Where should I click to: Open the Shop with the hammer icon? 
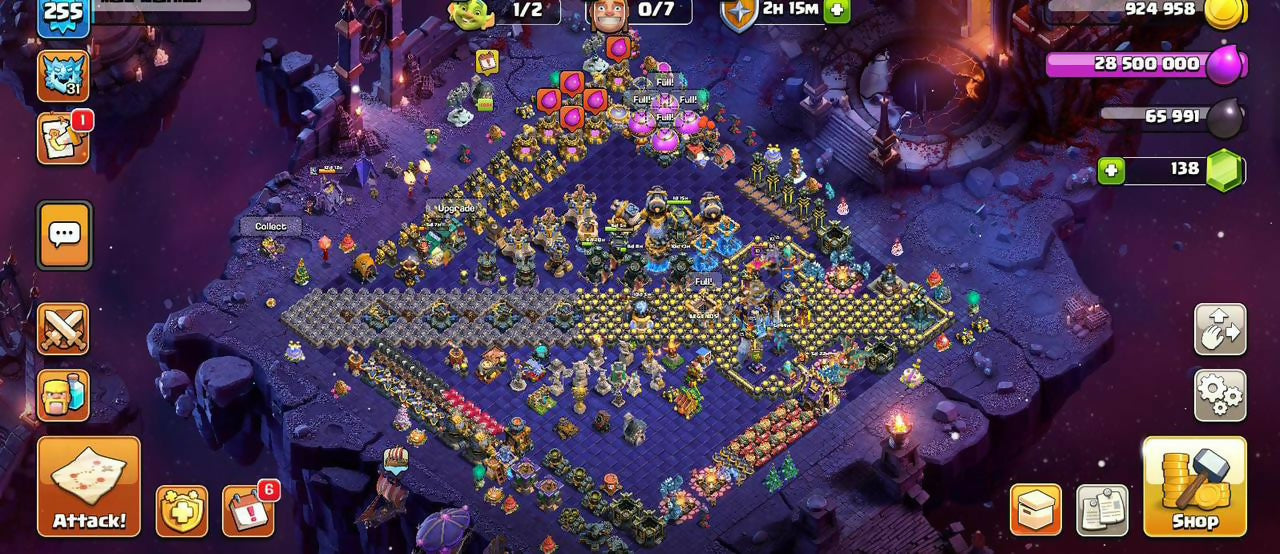coord(1194,486)
